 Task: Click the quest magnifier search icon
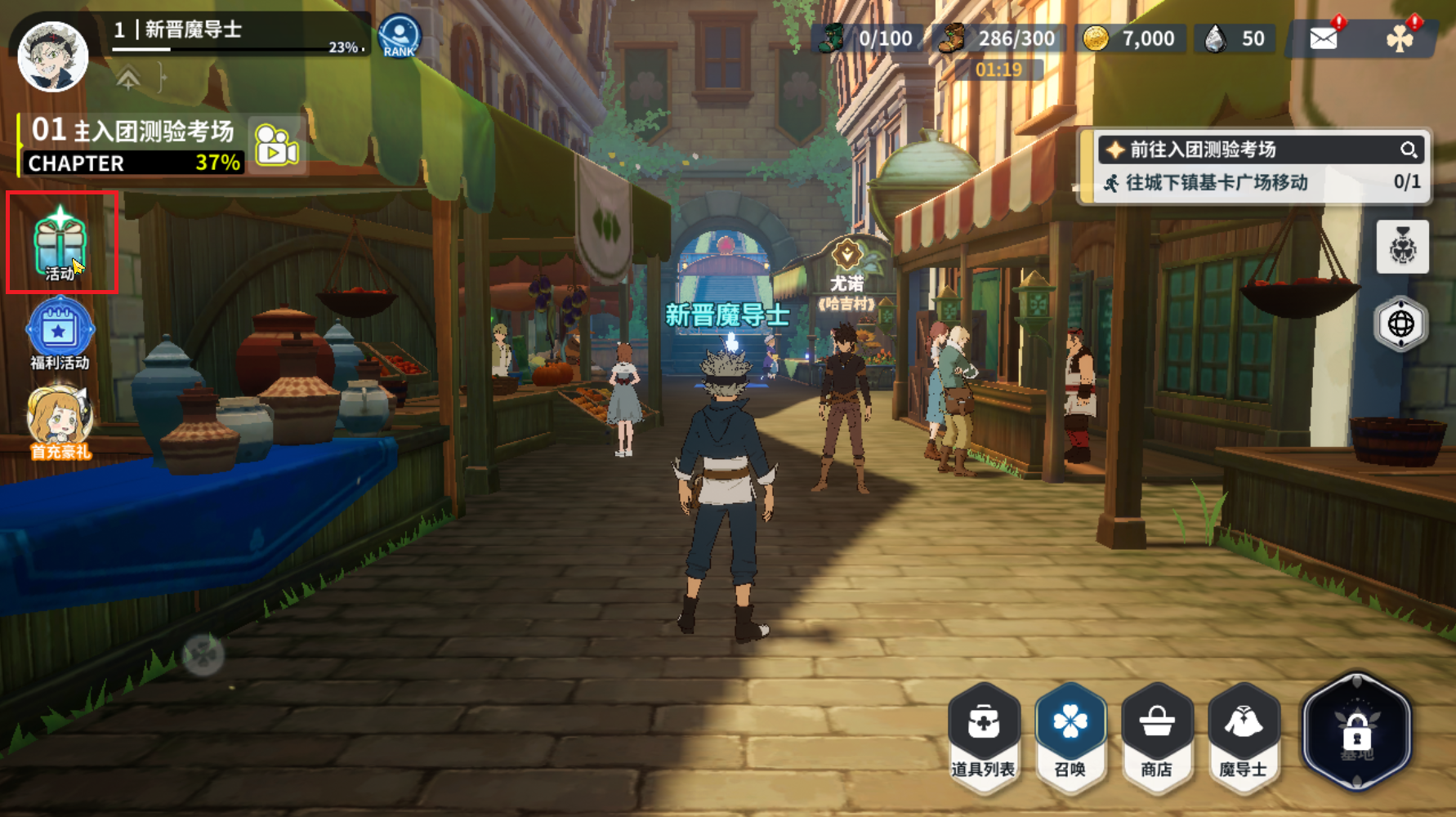click(1408, 150)
